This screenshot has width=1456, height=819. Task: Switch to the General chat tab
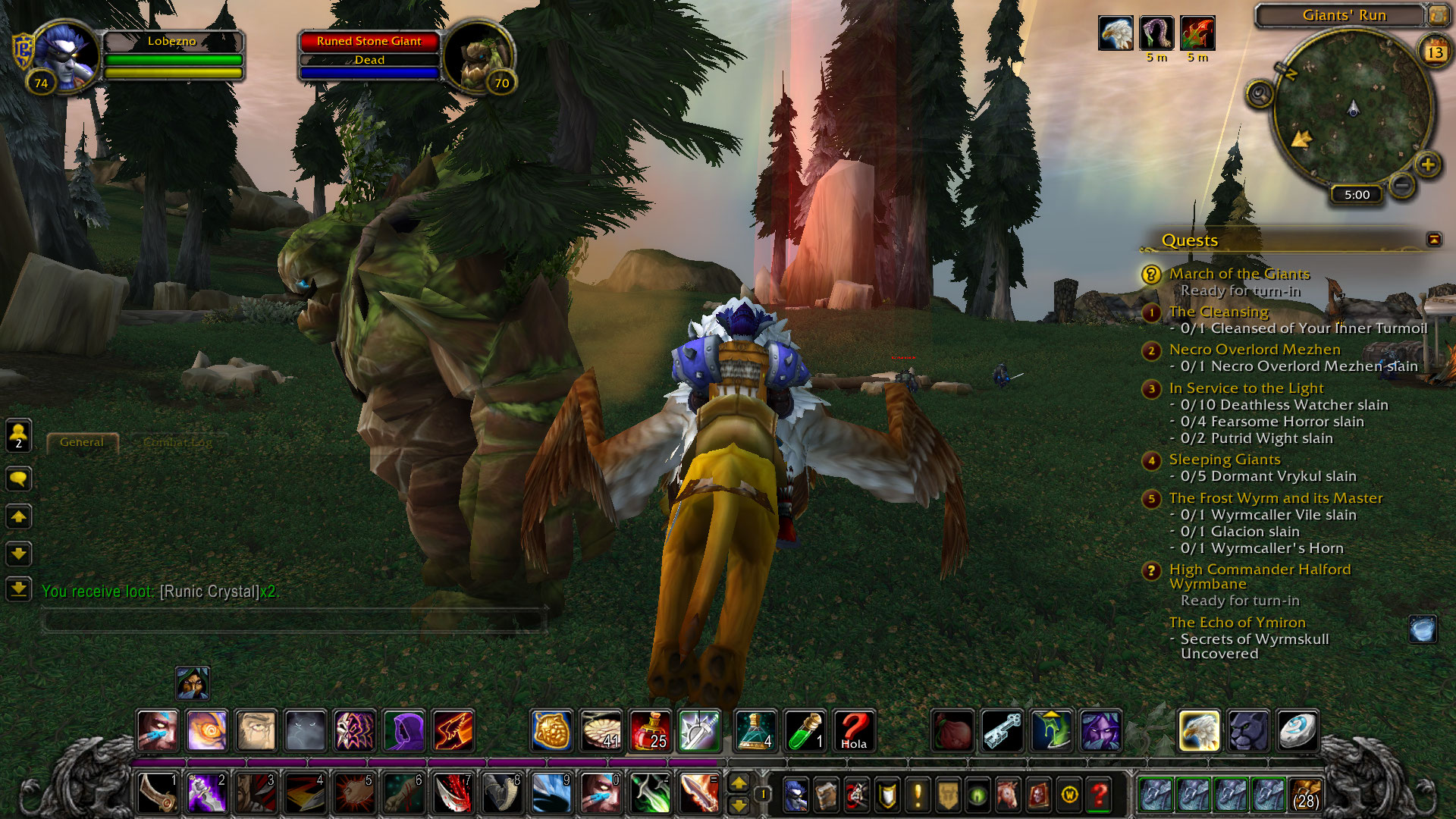[x=82, y=442]
